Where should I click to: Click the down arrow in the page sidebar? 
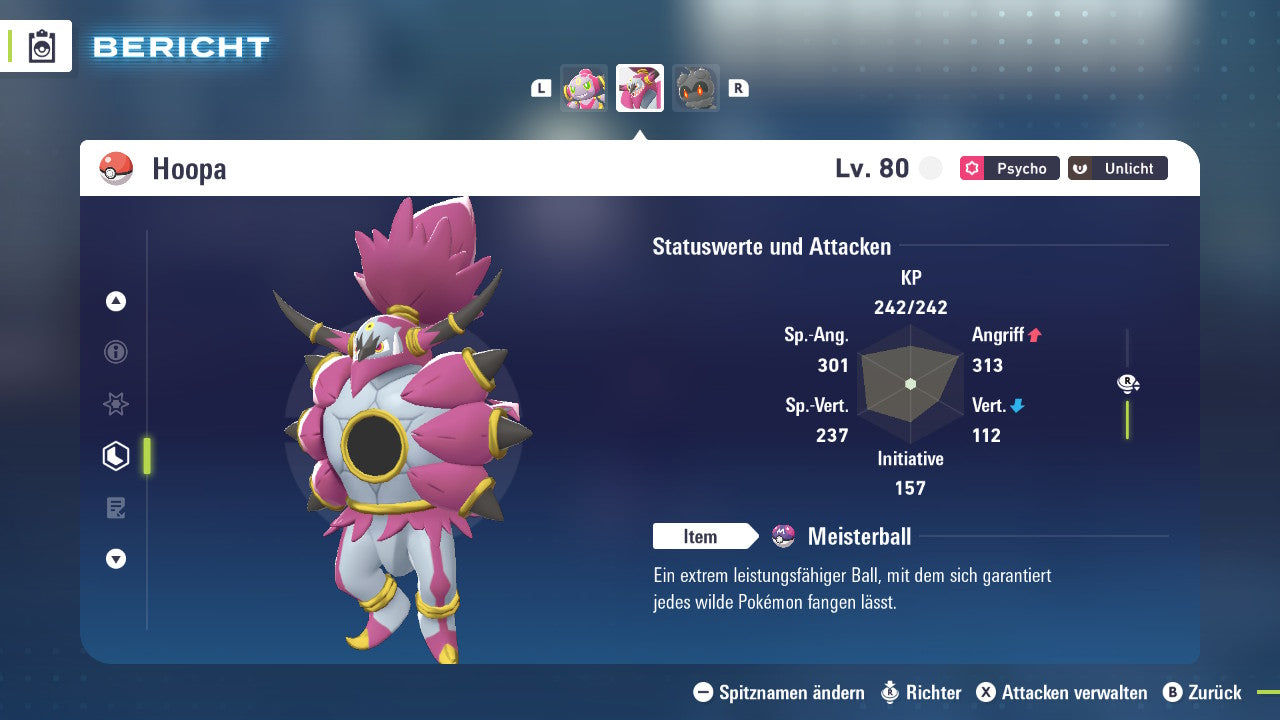(116, 559)
